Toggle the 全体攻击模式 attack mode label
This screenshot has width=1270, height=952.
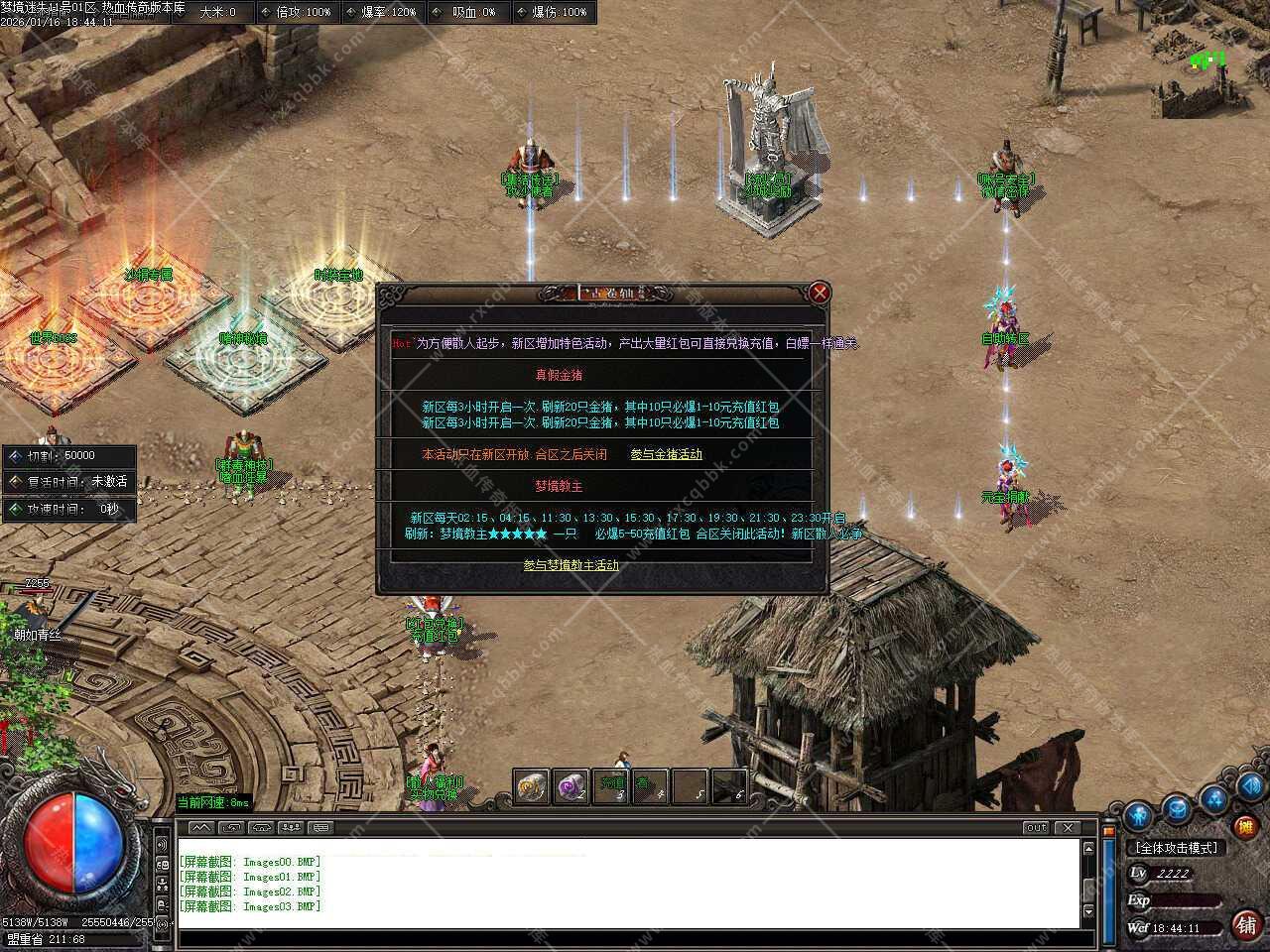(x=1177, y=848)
